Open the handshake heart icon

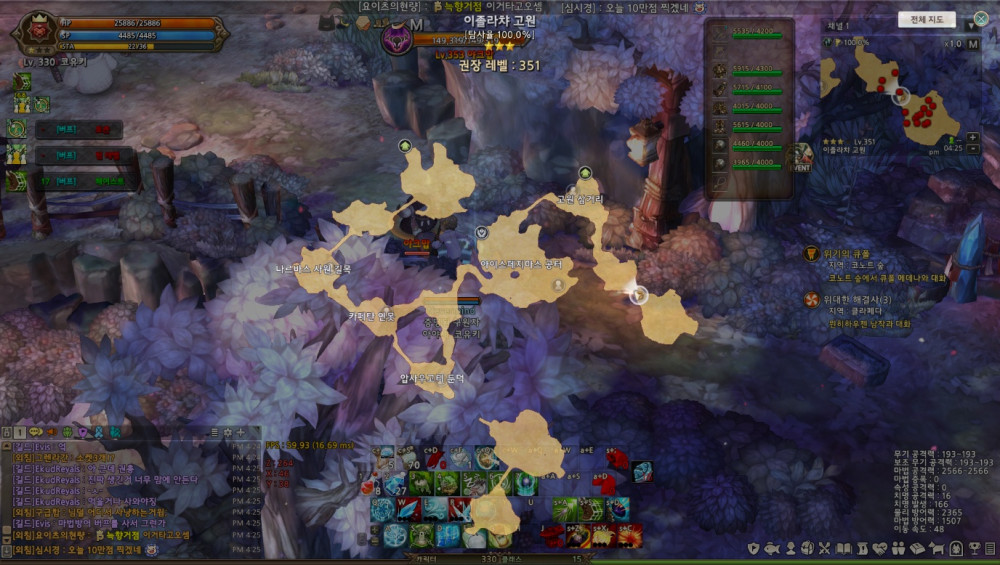(881, 548)
